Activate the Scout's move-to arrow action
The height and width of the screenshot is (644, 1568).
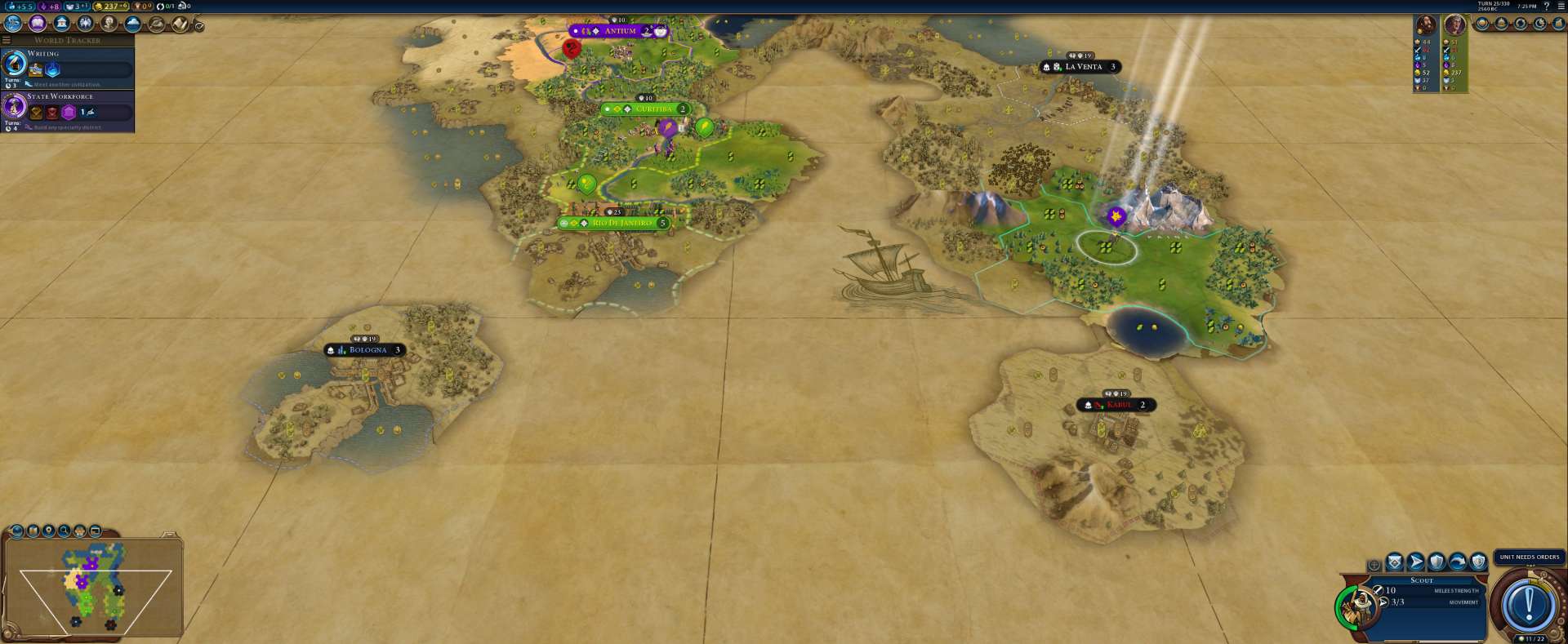coord(1415,562)
